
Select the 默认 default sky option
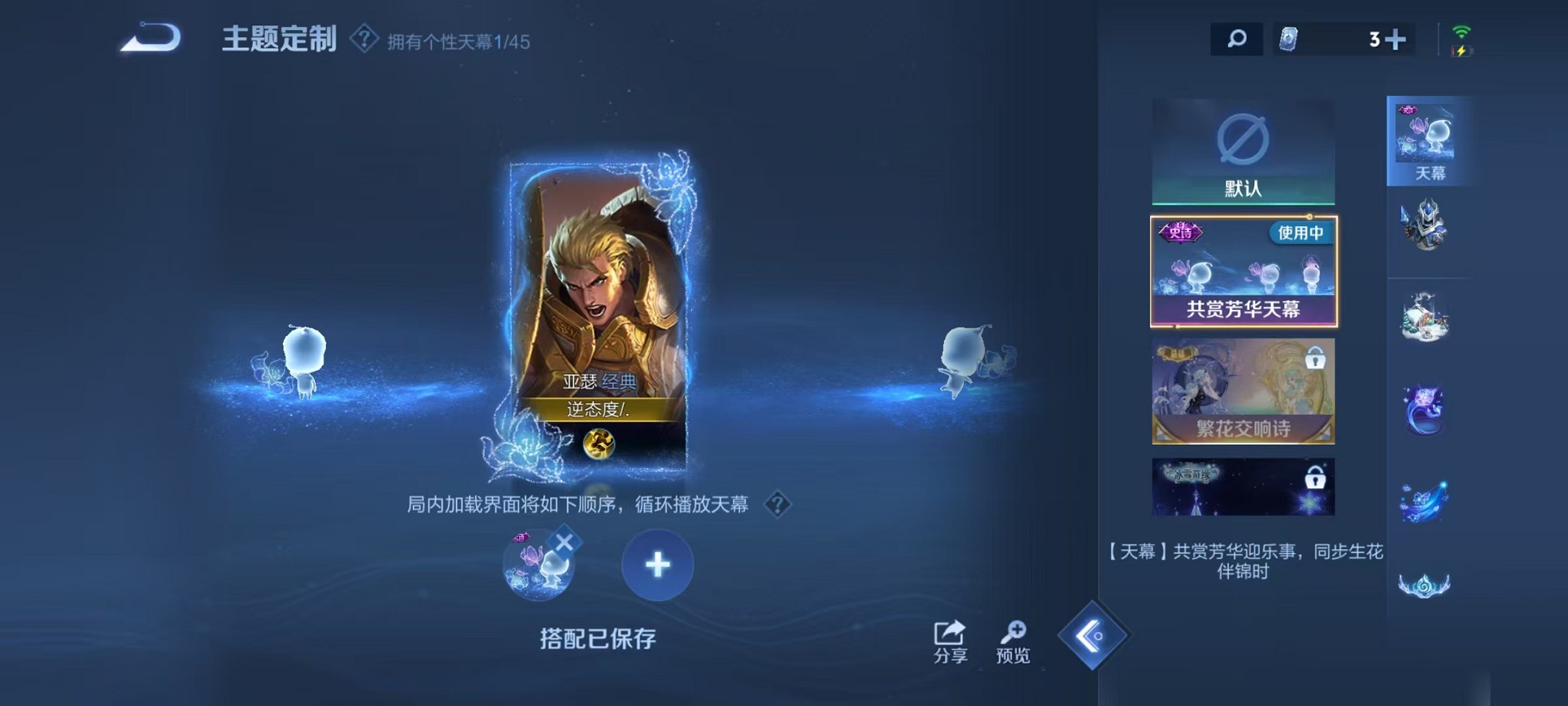coord(1245,152)
